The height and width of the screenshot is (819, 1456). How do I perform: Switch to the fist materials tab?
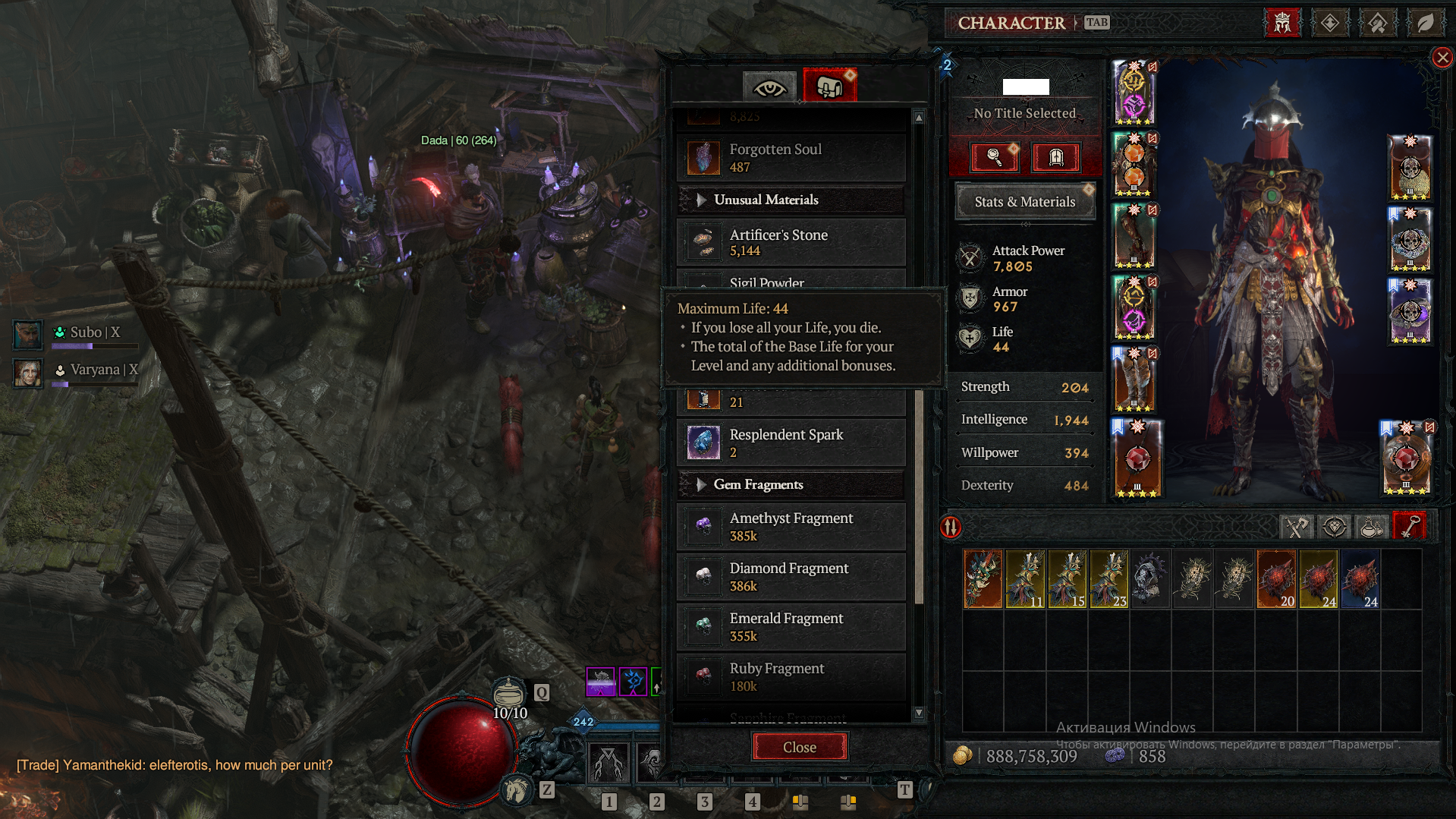(829, 87)
